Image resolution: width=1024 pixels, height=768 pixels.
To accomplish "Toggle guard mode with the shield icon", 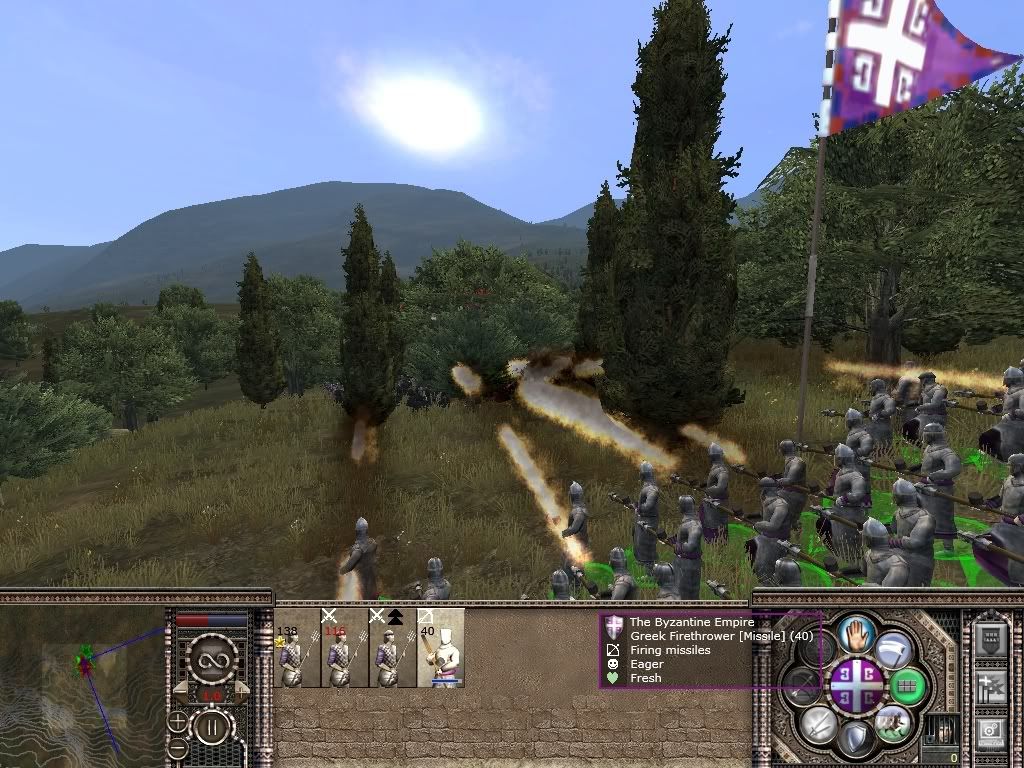I will (x=857, y=737).
